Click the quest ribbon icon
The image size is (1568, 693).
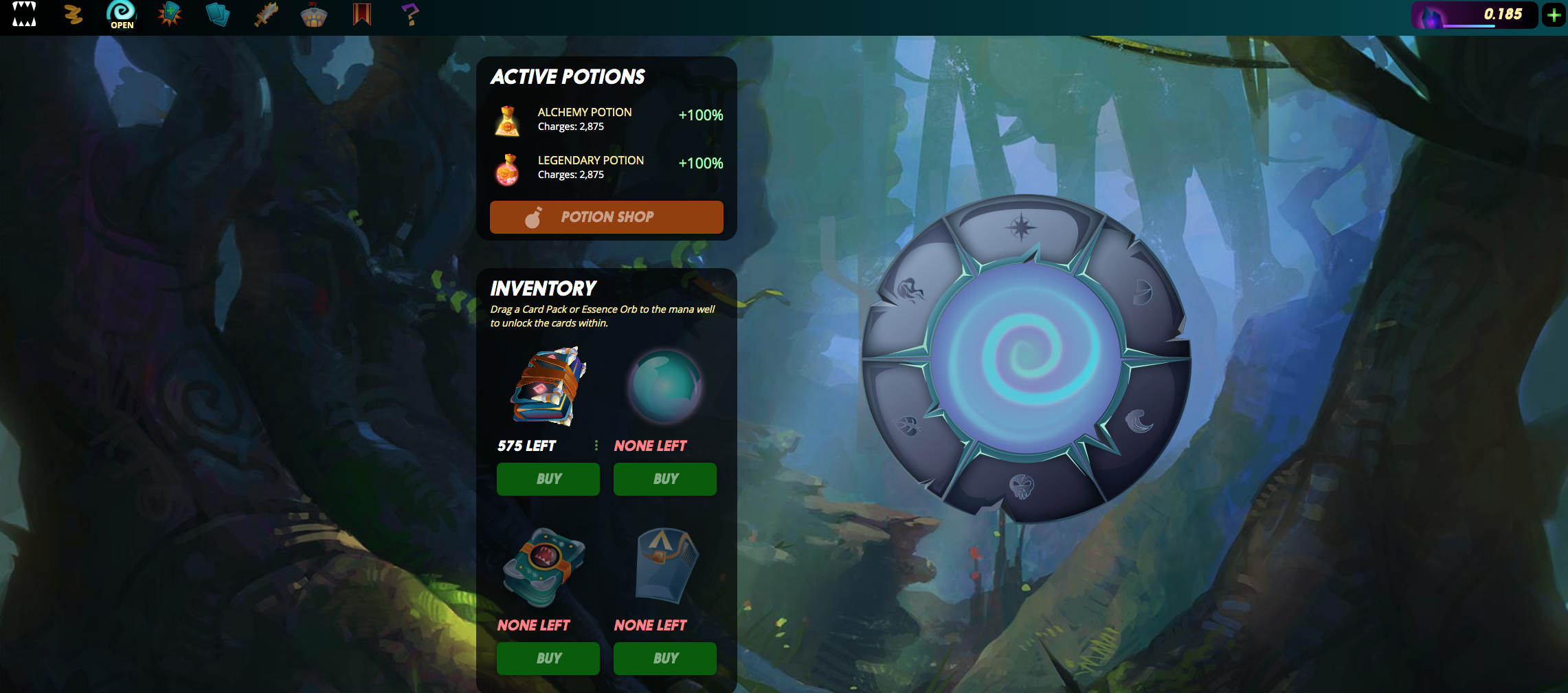point(362,14)
